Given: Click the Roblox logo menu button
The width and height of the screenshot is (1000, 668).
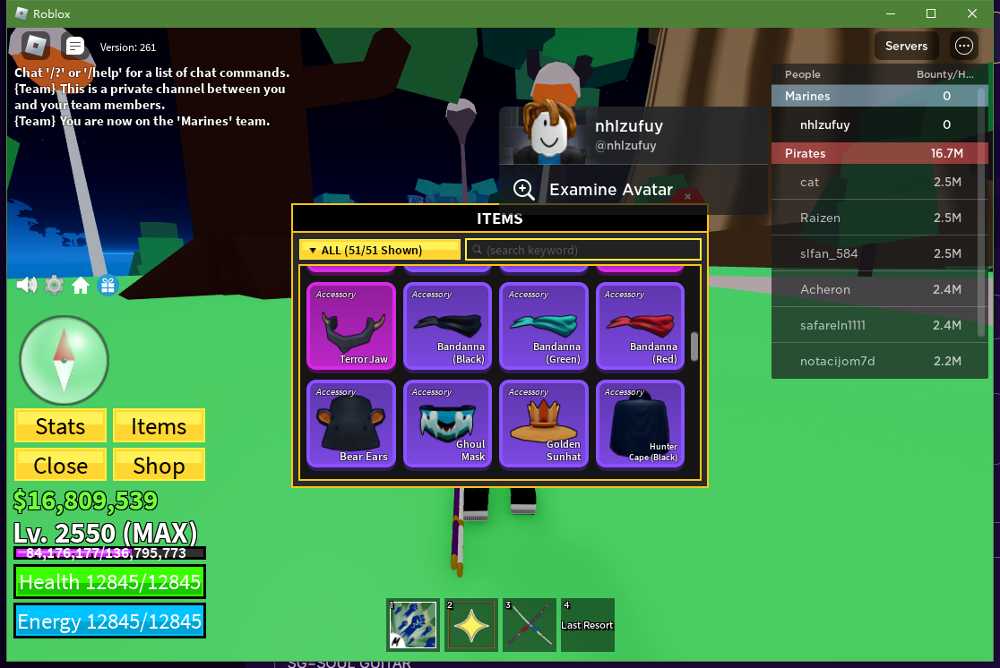Looking at the screenshot, I should click(36, 45).
